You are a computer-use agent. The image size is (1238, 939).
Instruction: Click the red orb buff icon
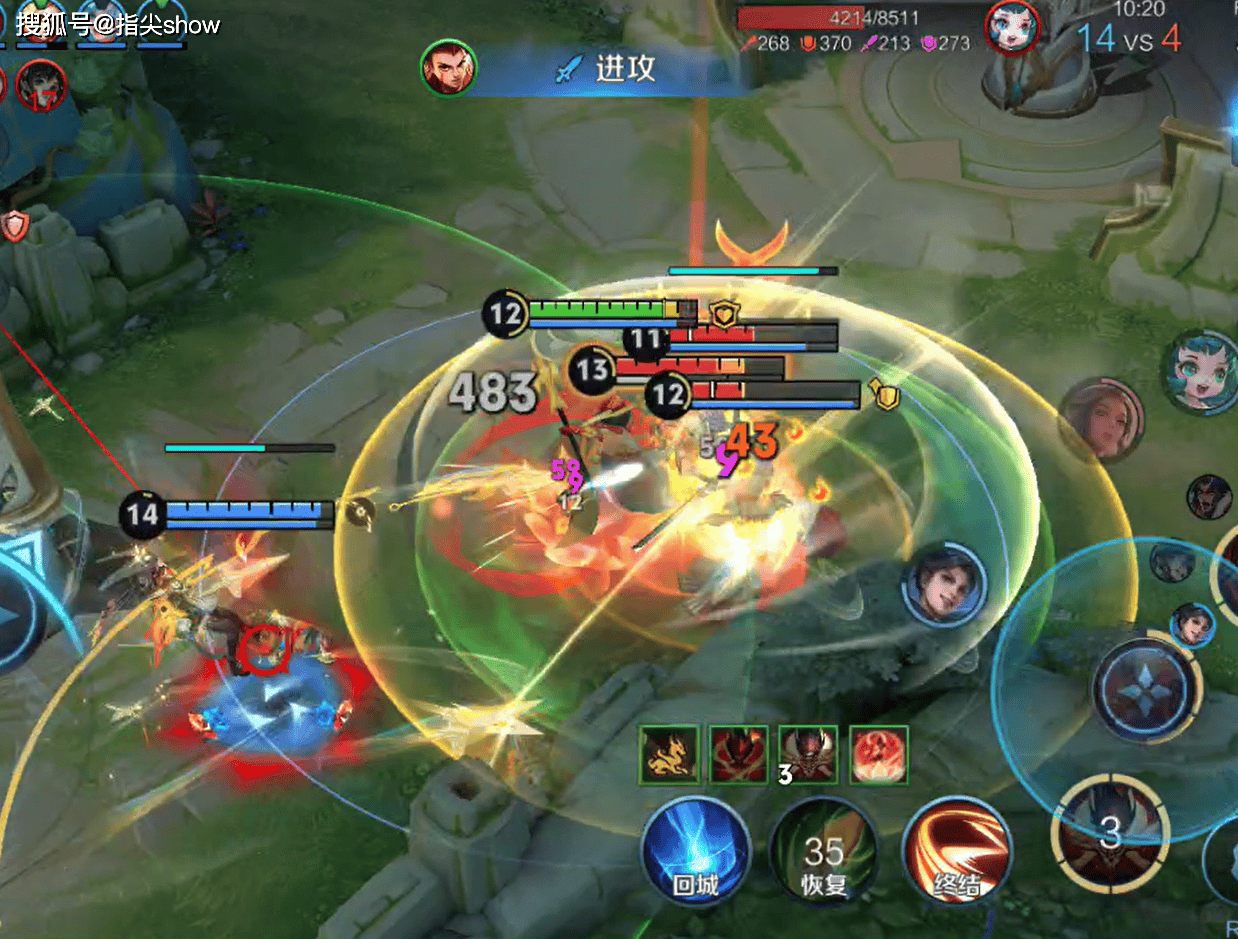click(x=879, y=755)
